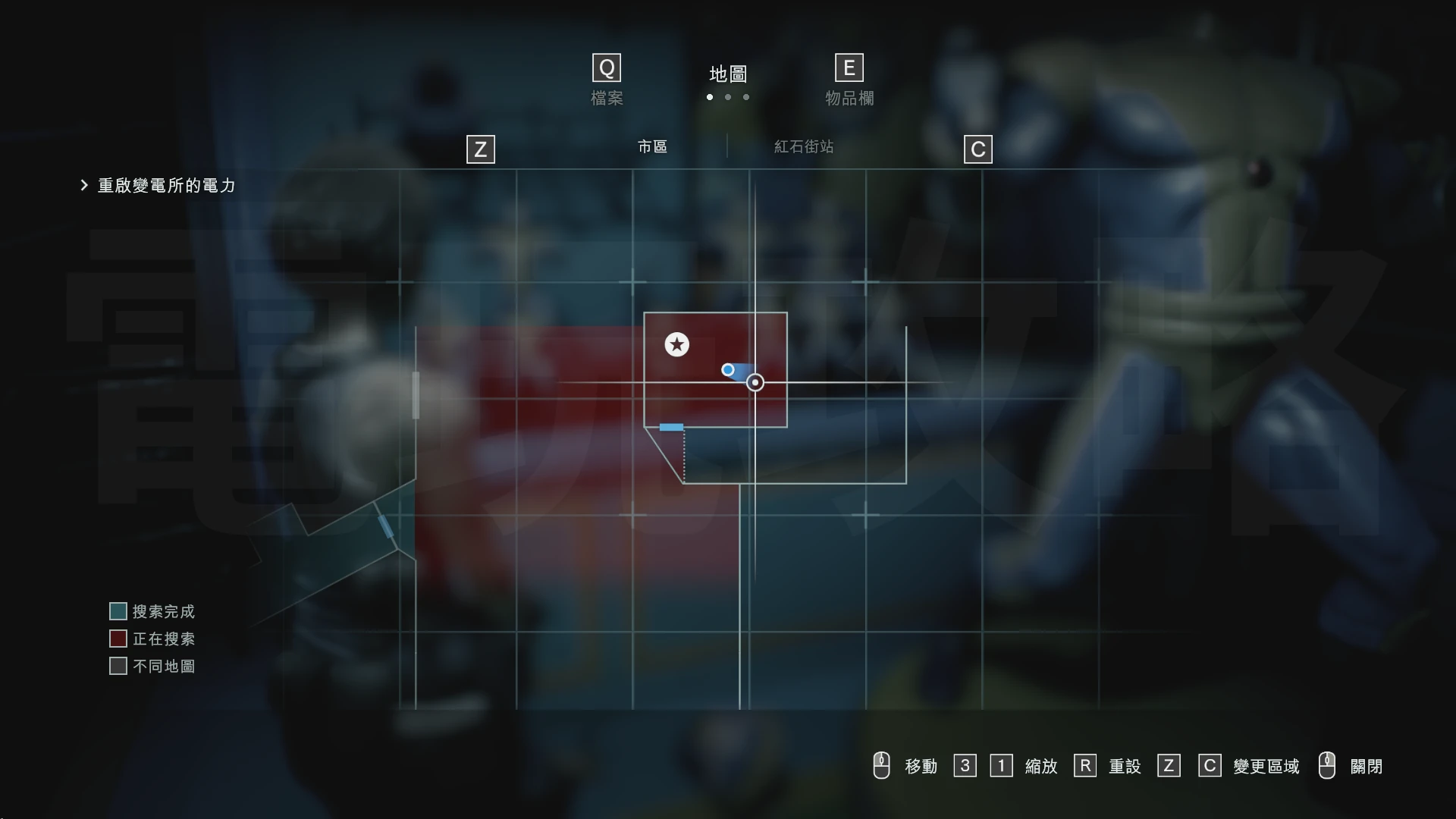Open the 重啟變電所的電力 objective entry

[x=166, y=186]
